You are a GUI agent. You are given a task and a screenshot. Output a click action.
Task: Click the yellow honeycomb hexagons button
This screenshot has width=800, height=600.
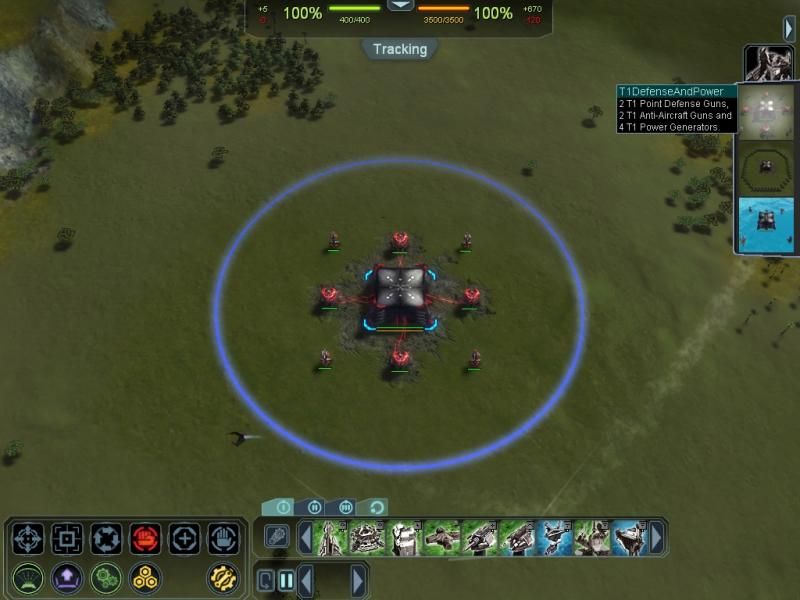145,578
